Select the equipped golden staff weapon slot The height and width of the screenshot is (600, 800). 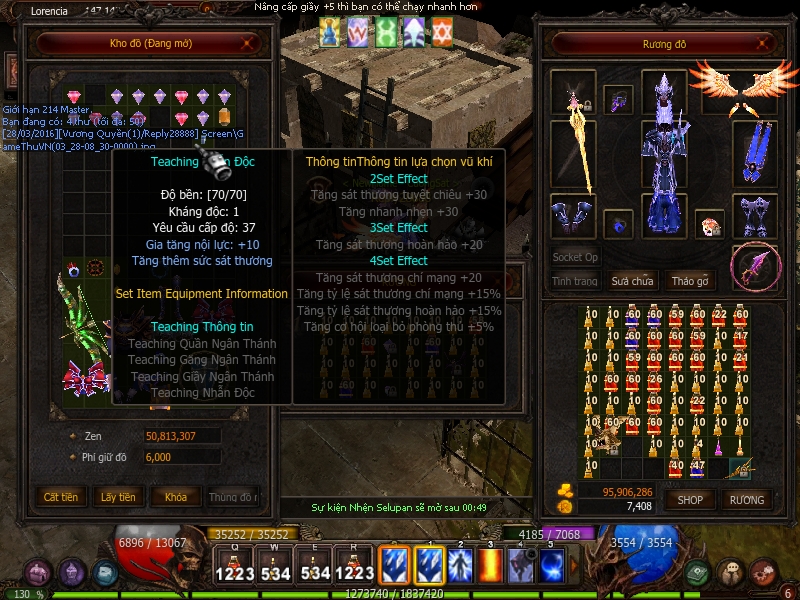pyautogui.click(x=573, y=155)
